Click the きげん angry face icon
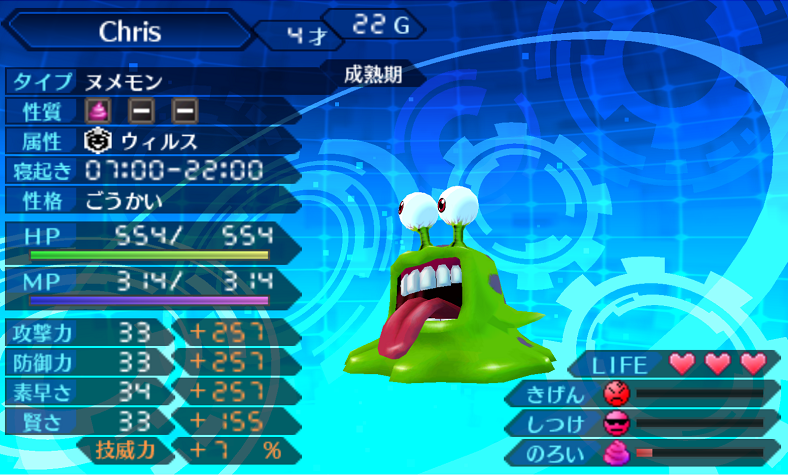 click(x=618, y=393)
